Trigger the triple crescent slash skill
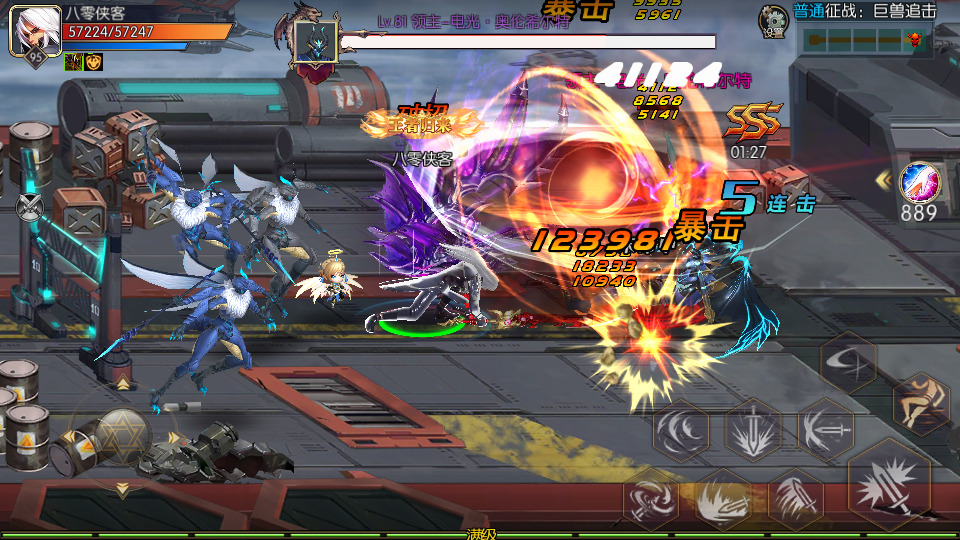960x540 pixels. [682, 430]
